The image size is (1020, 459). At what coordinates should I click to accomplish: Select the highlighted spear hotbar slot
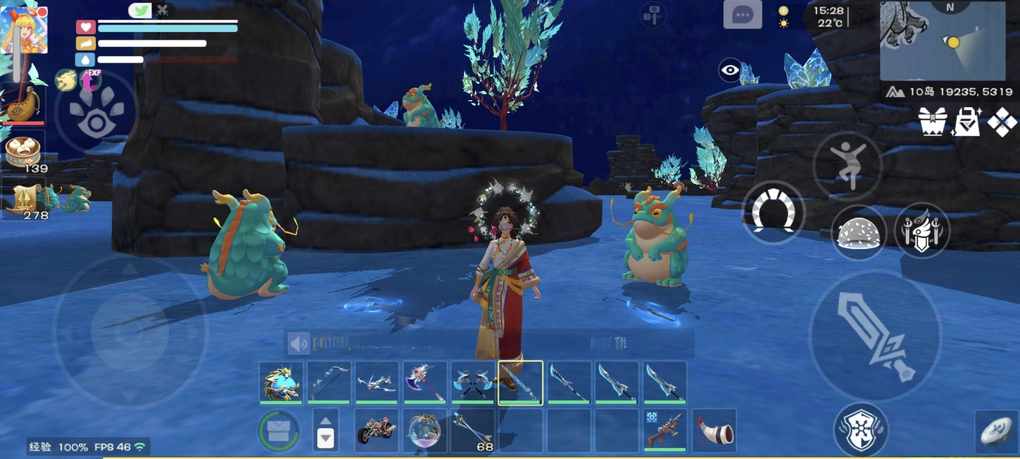click(521, 382)
